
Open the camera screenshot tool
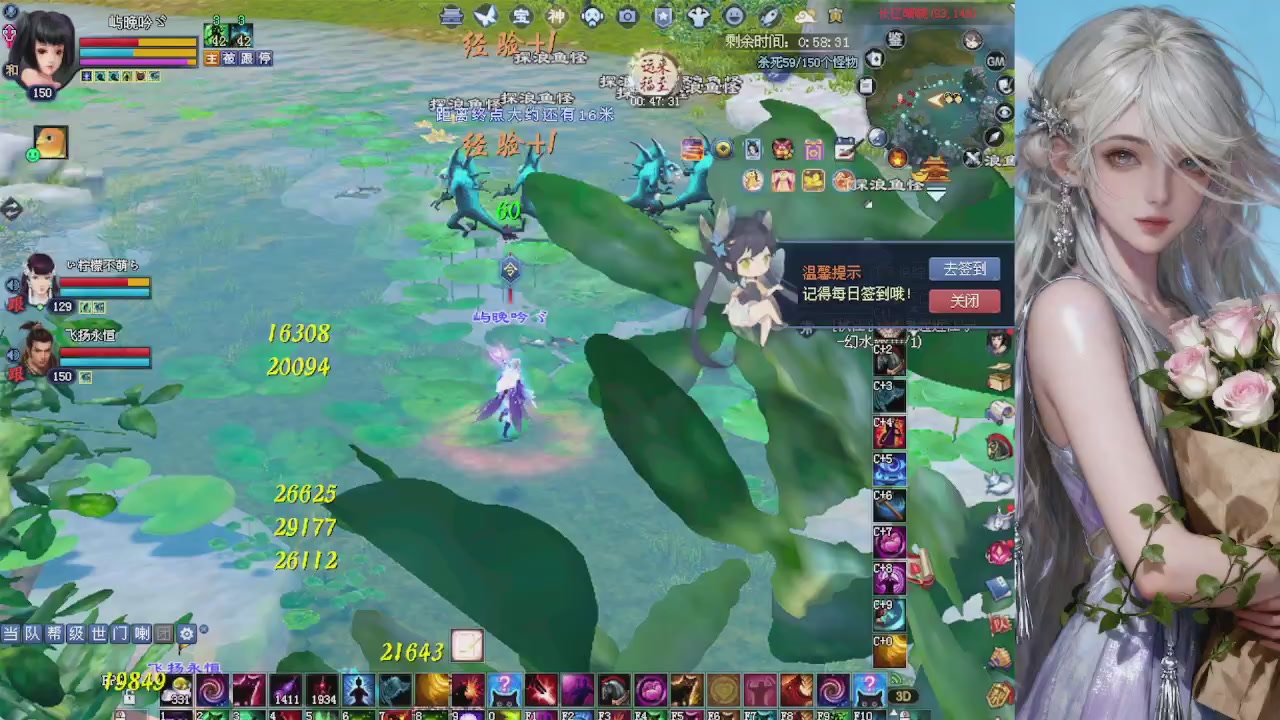(627, 16)
